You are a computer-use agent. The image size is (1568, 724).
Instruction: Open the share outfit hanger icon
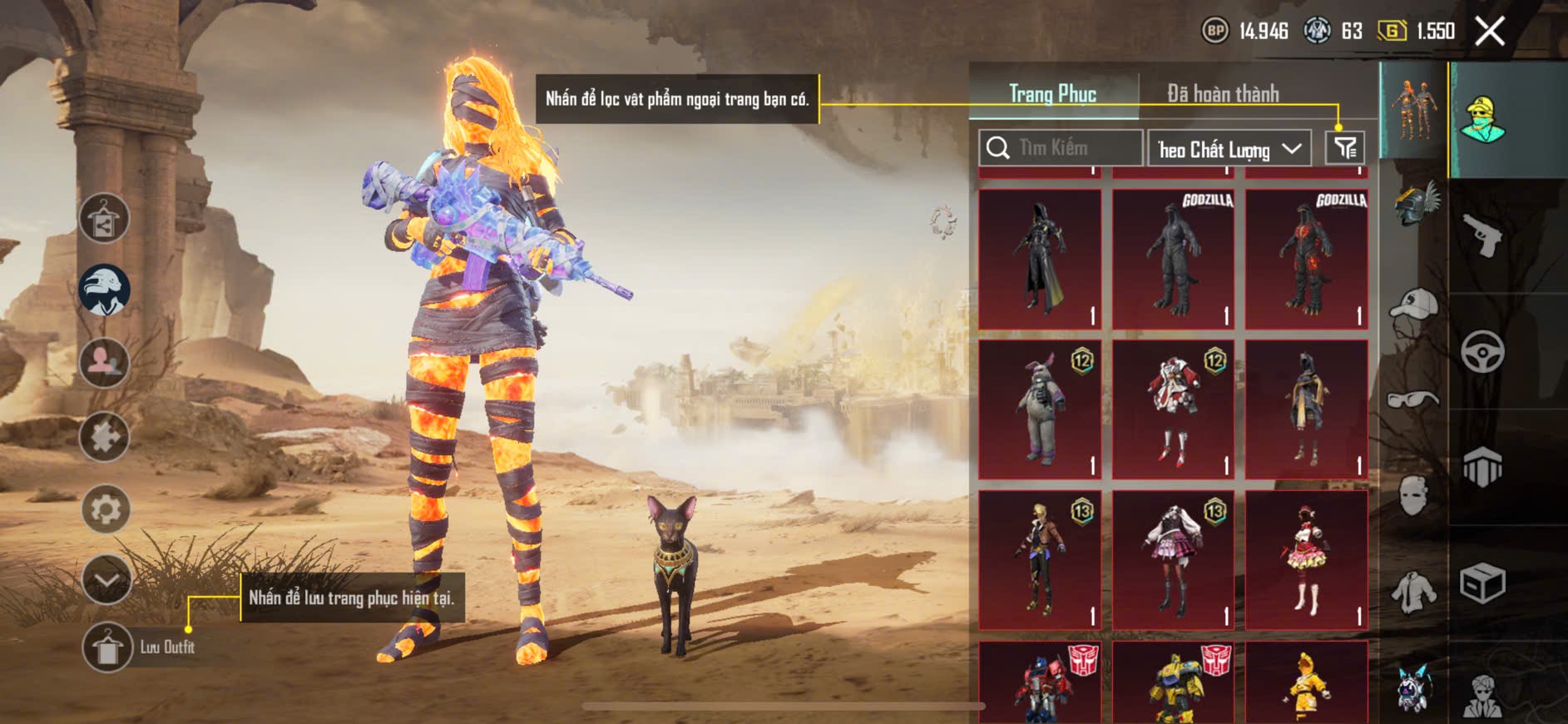coord(104,219)
